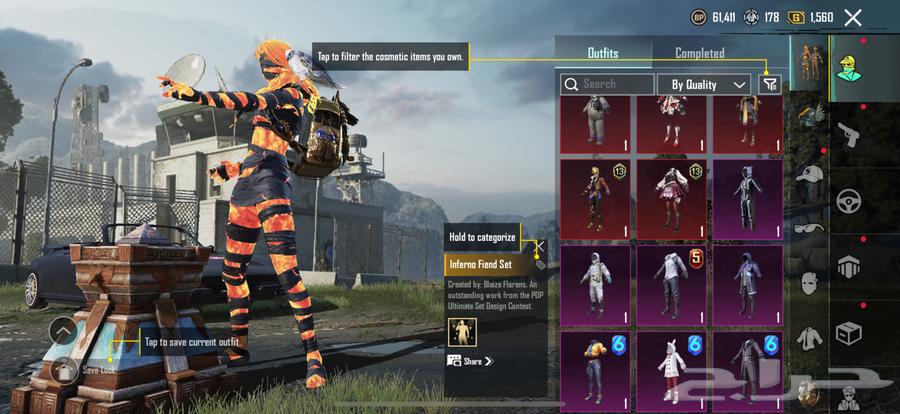The width and height of the screenshot is (900, 414).
Task: Open the pistol weapon skins category
Action: (850, 133)
